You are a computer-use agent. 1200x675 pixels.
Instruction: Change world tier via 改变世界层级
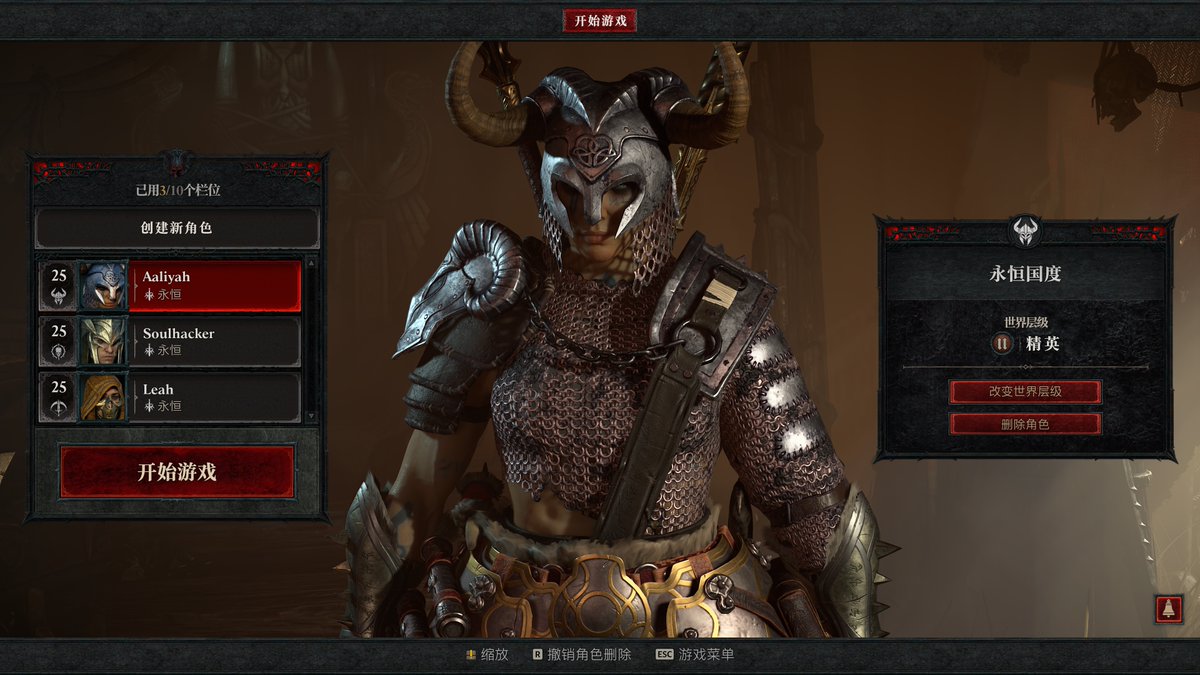tap(1025, 391)
